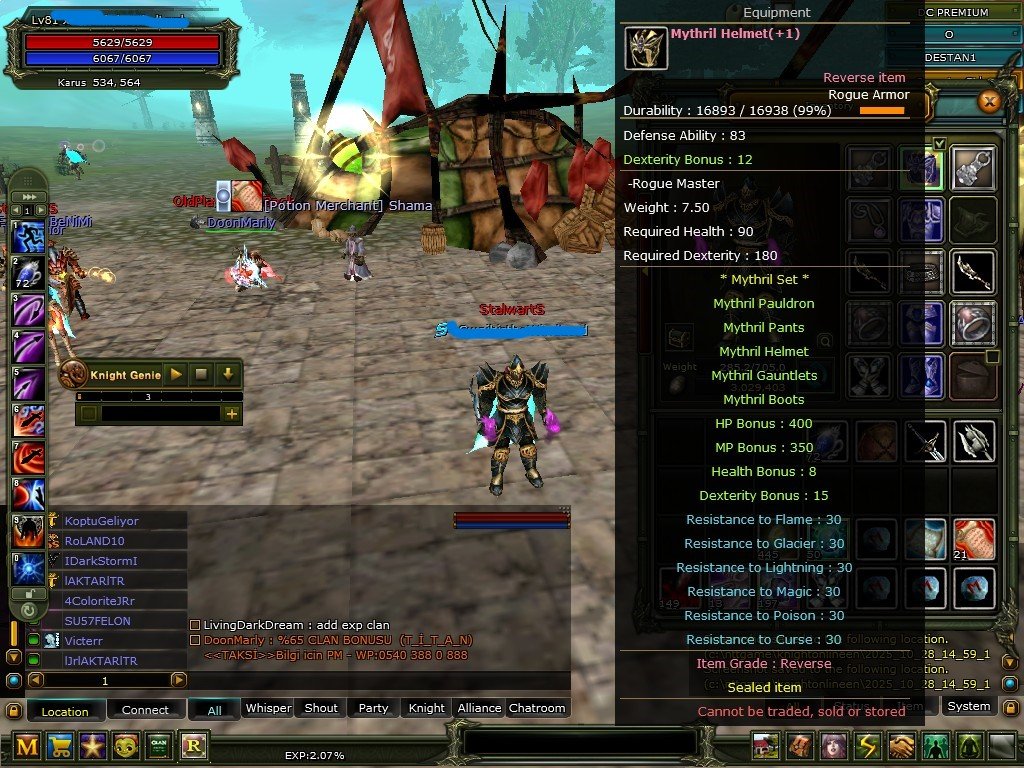The height and width of the screenshot is (768, 1024).
Task: Open the Chatroom tab
Action: point(537,708)
